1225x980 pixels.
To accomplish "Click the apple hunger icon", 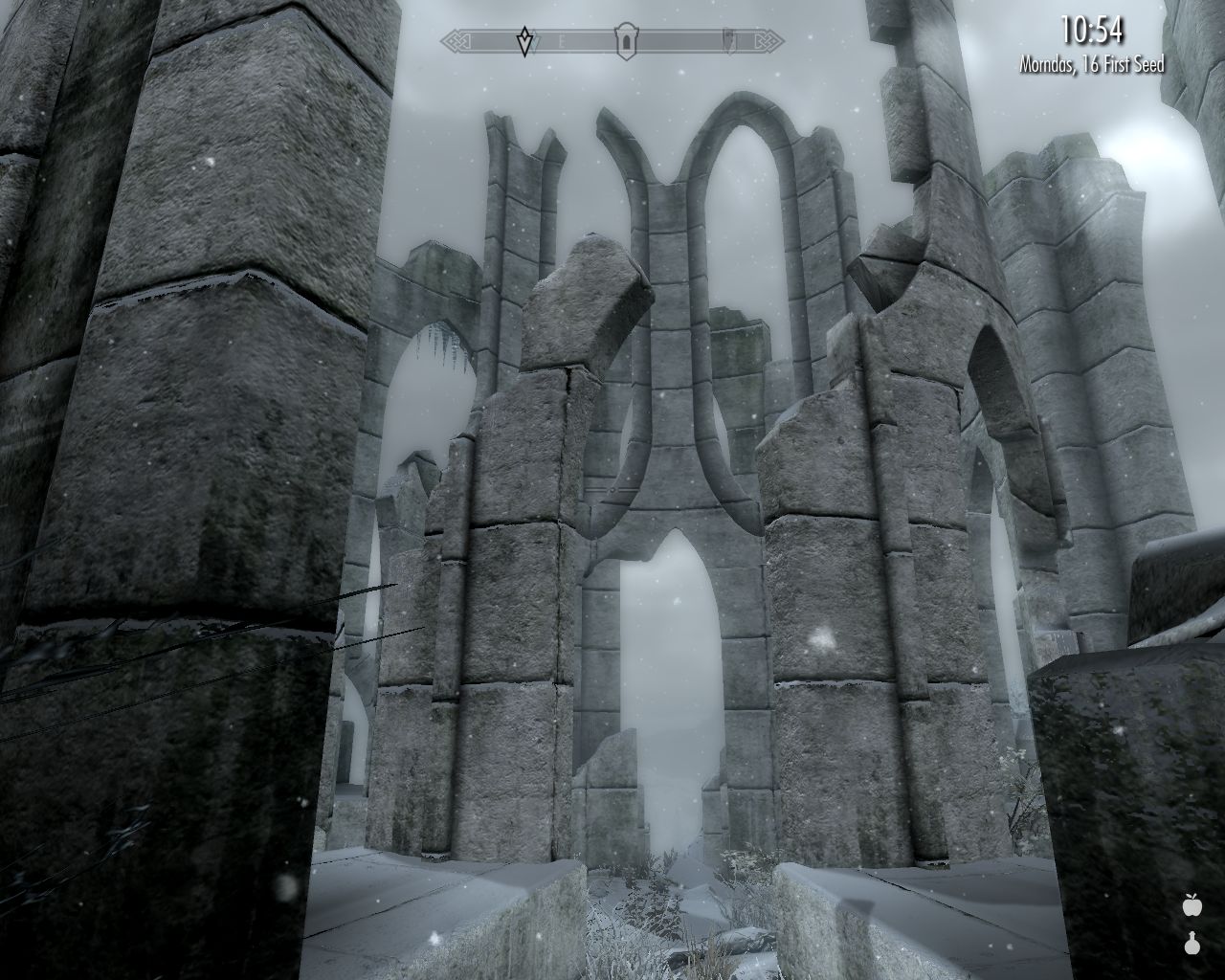I will coord(1192,904).
